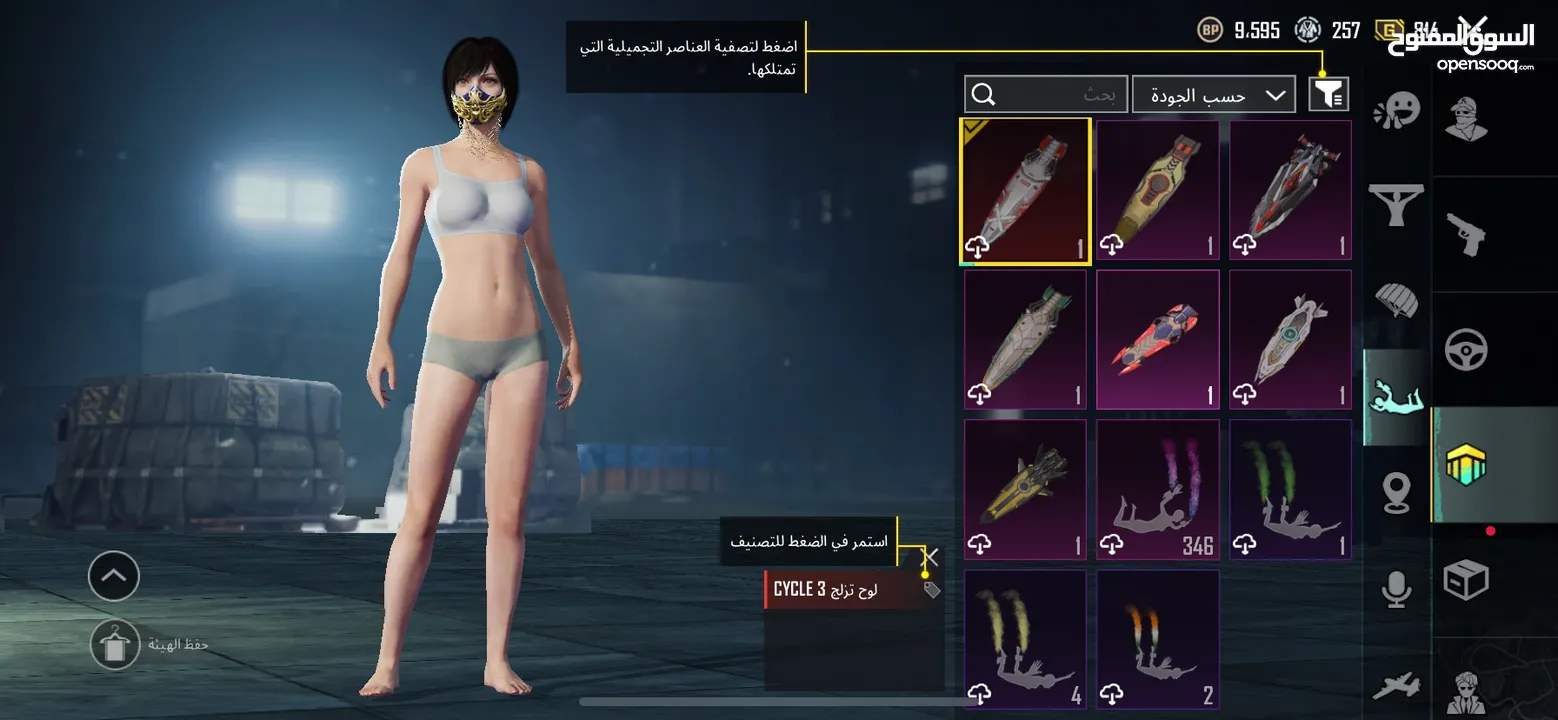1558x720 pixels.
Task: Open the crate box category icon
Action: click(x=1467, y=580)
